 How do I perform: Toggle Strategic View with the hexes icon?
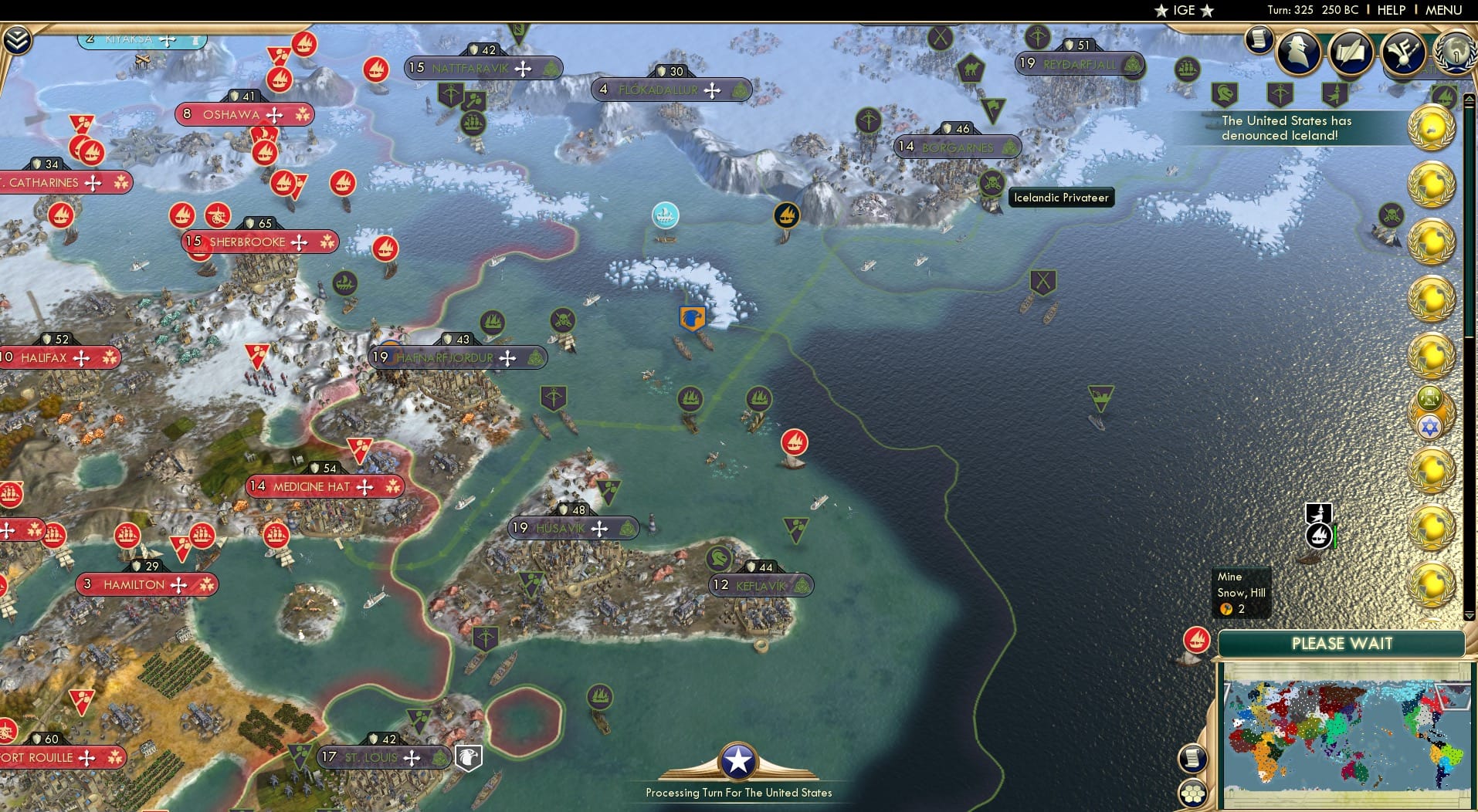point(1195,790)
